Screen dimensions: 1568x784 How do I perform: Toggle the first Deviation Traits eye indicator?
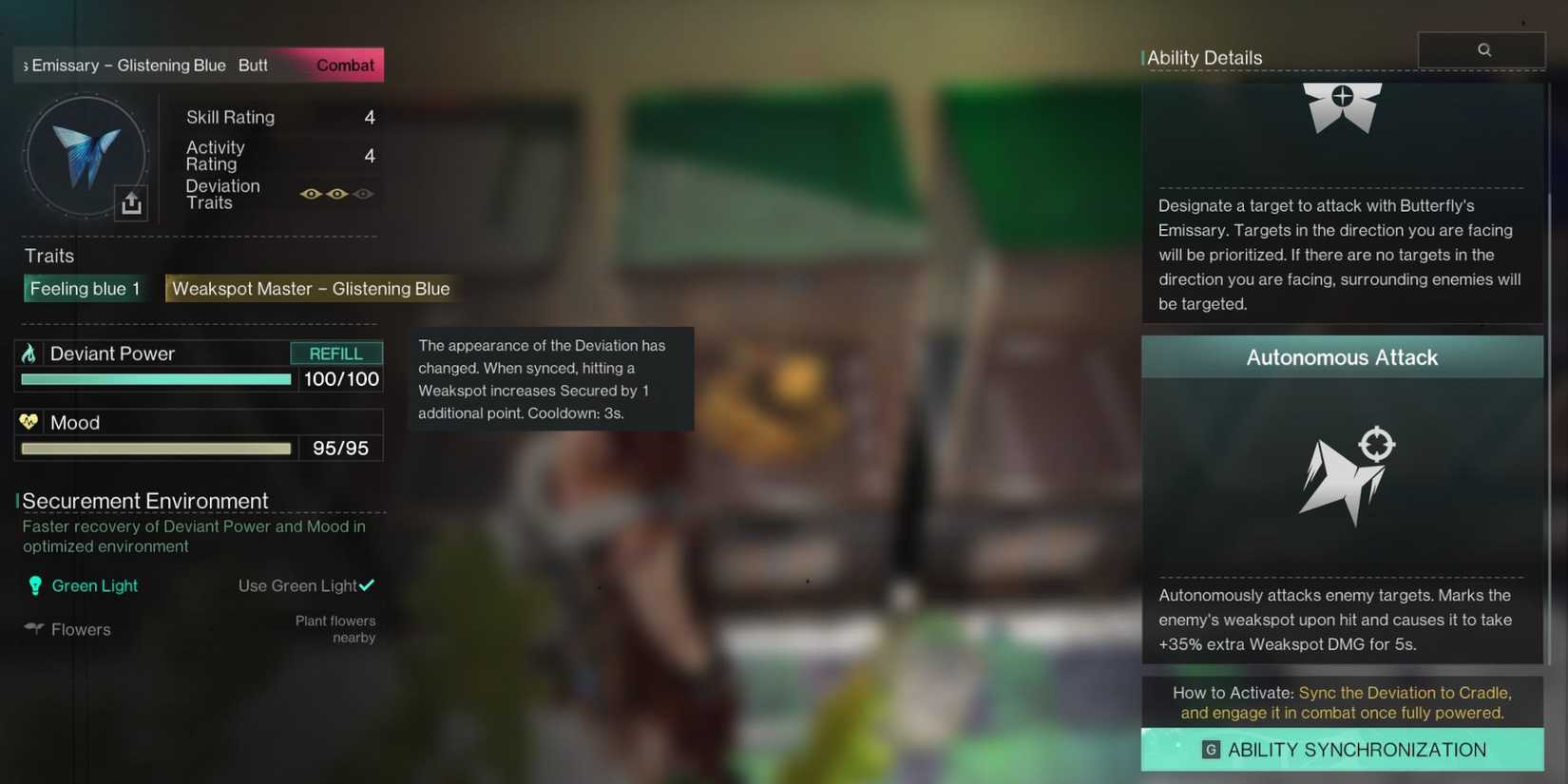pos(310,193)
